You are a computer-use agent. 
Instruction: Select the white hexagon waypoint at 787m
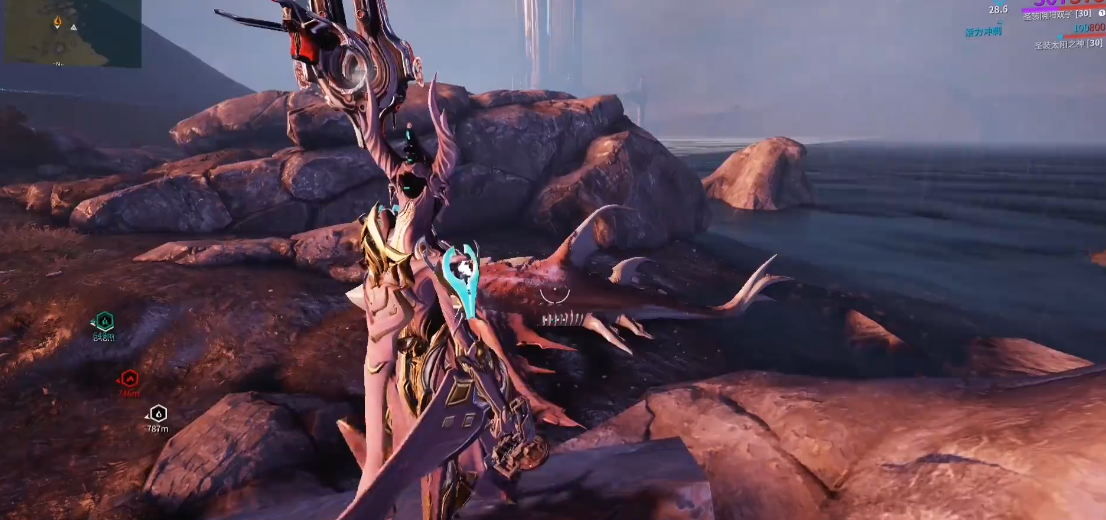pyautogui.click(x=157, y=413)
